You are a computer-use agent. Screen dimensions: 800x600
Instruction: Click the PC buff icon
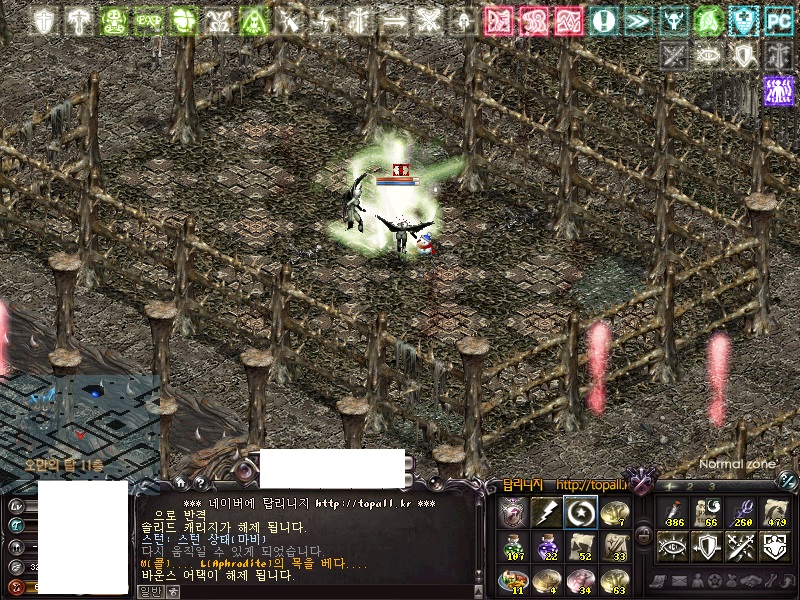778,20
